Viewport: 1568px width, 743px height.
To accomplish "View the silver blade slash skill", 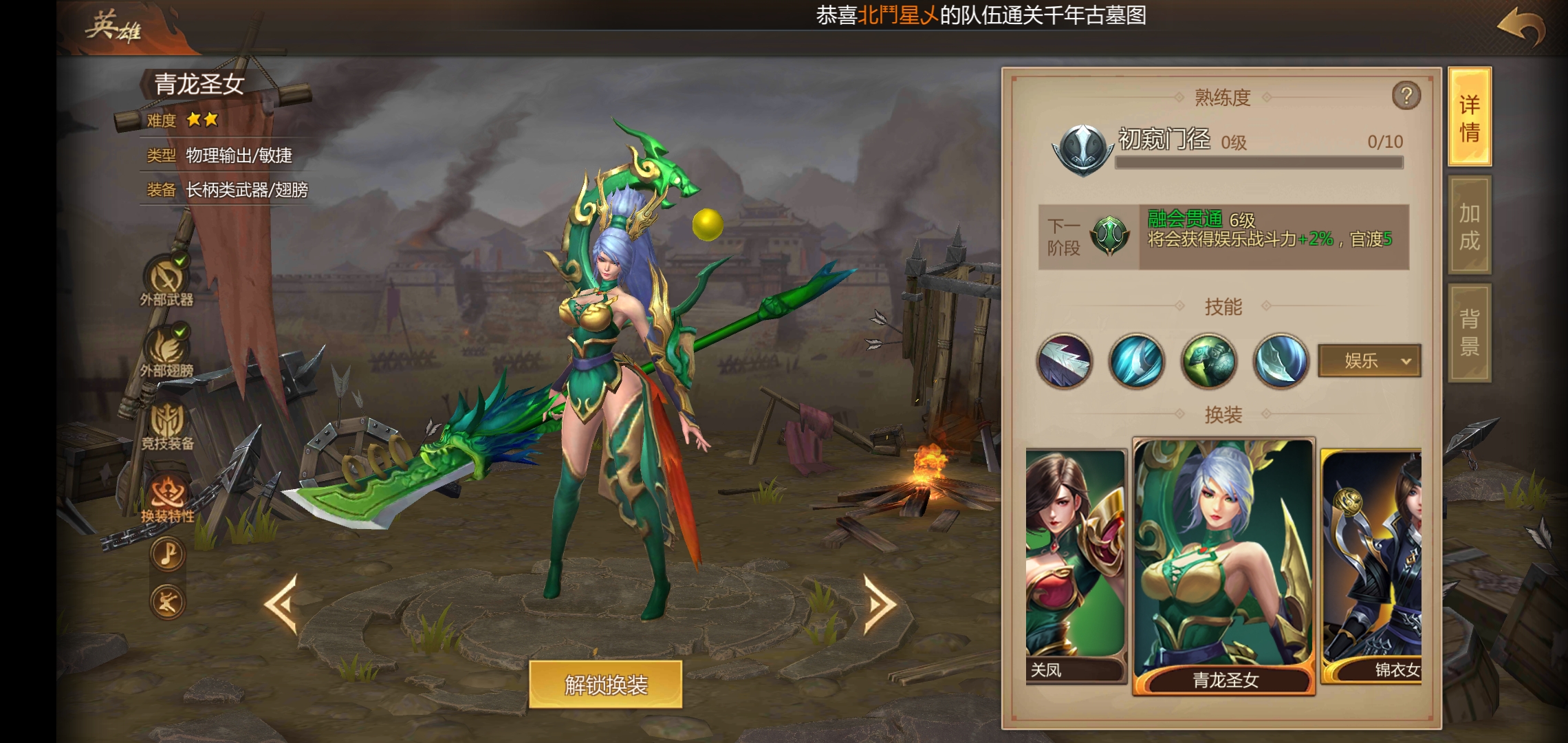I will [1064, 360].
